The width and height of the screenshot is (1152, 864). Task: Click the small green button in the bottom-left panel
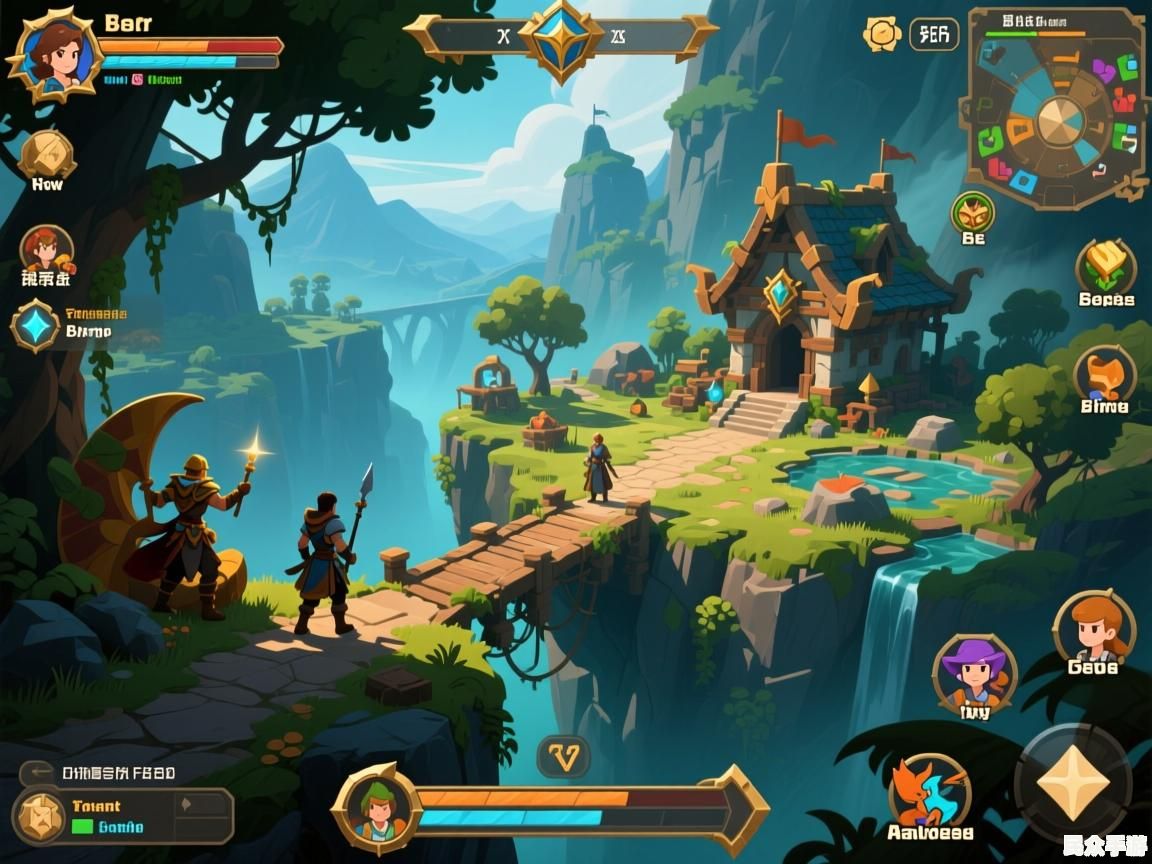(82, 827)
